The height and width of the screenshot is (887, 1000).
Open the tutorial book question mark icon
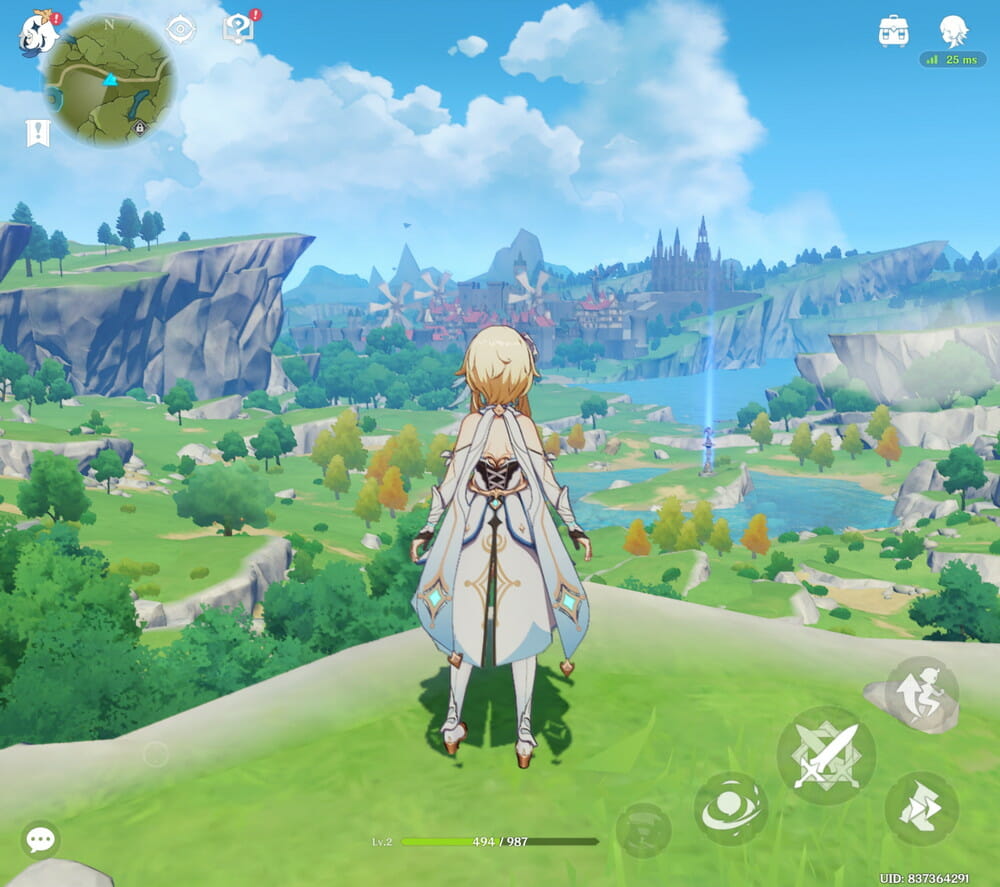(x=238, y=28)
